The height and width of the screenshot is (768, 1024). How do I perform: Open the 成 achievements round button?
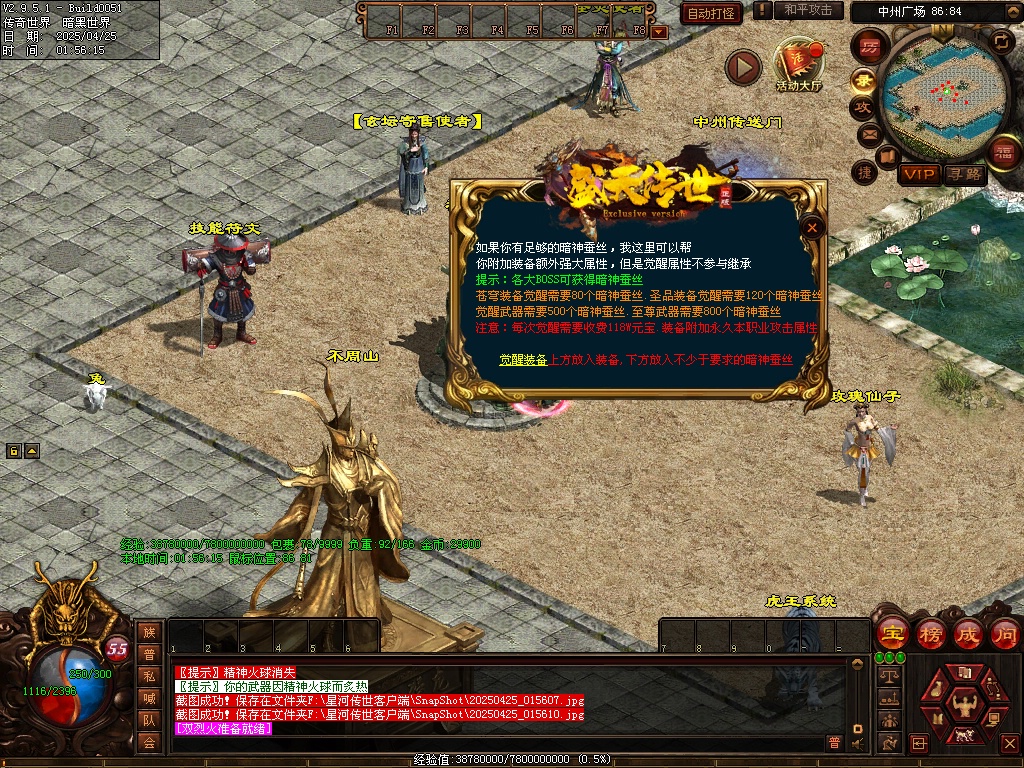pos(968,633)
